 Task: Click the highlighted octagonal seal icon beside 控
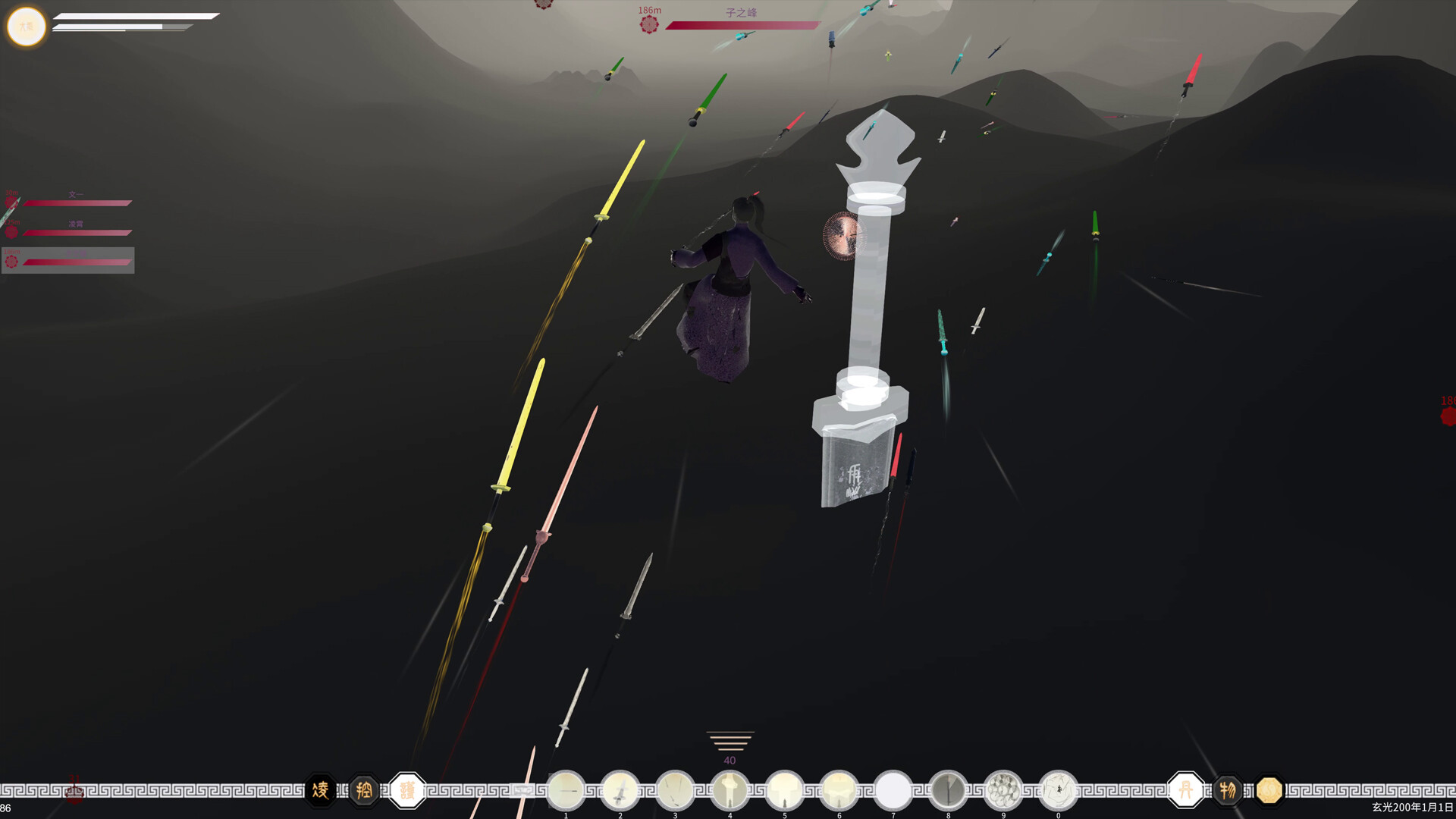tap(408, 790)
